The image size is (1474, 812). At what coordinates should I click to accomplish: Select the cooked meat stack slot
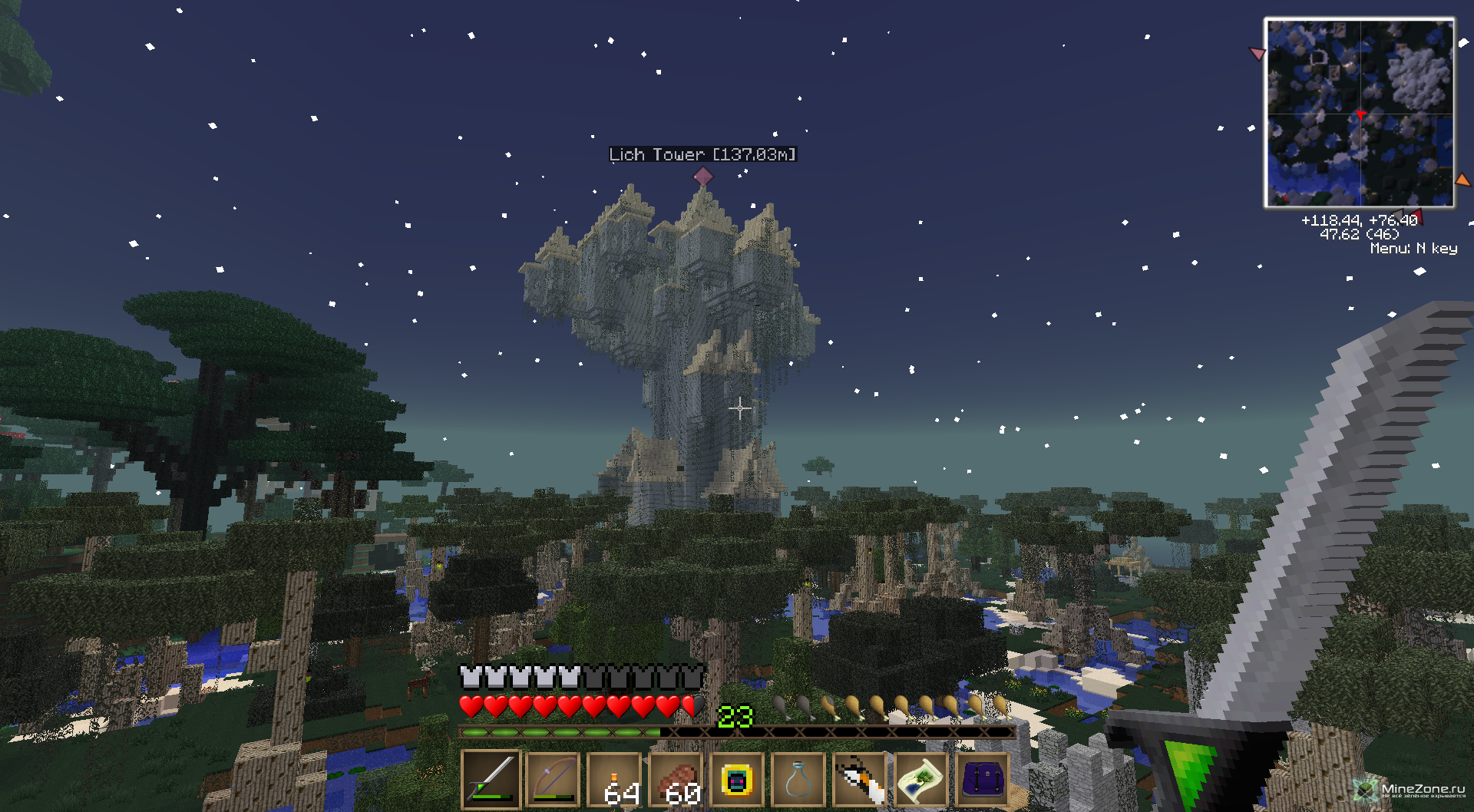(x=676, y=780)
